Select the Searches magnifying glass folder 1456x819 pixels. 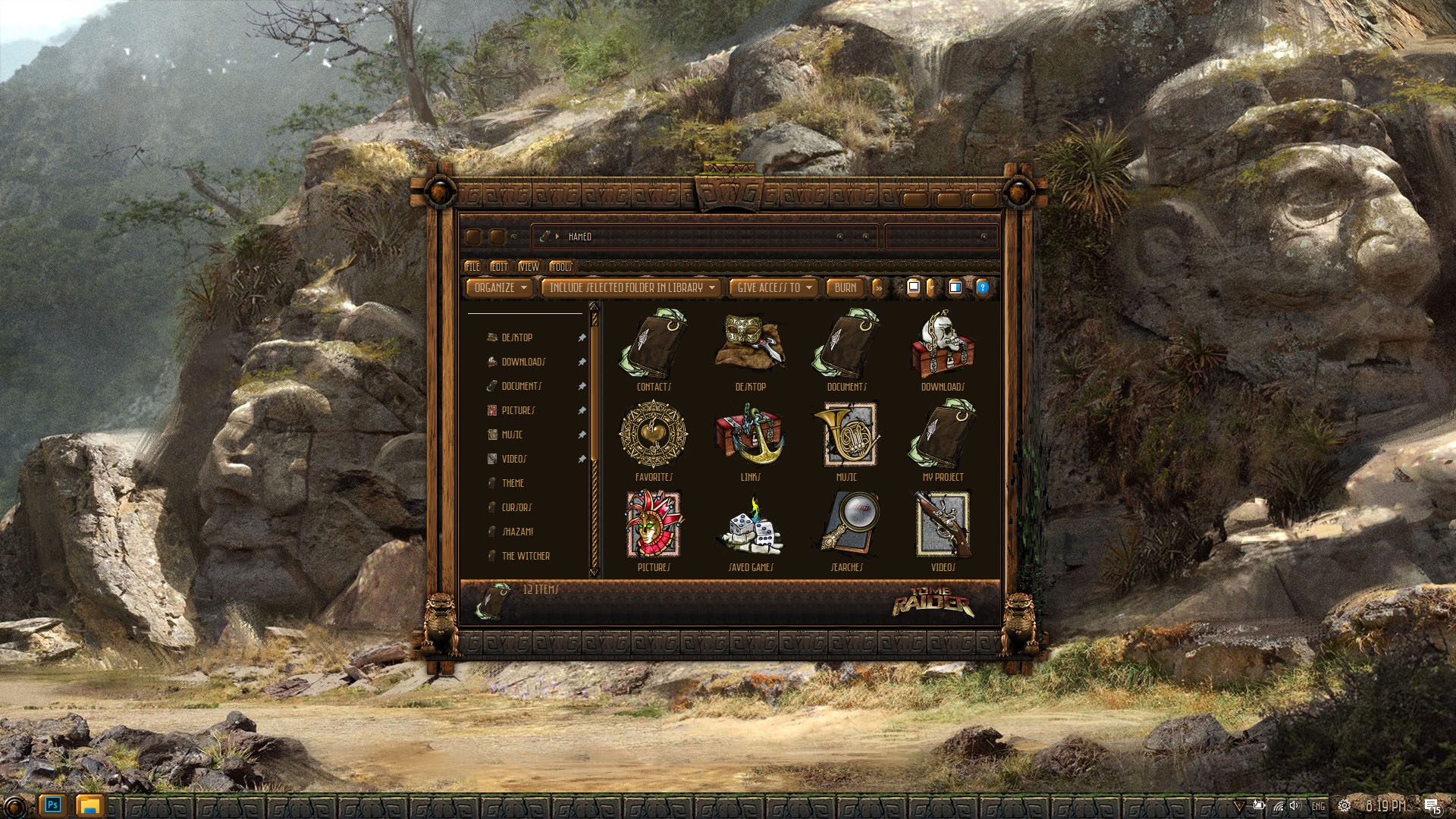pyautogui.click(x=846, y=526)
